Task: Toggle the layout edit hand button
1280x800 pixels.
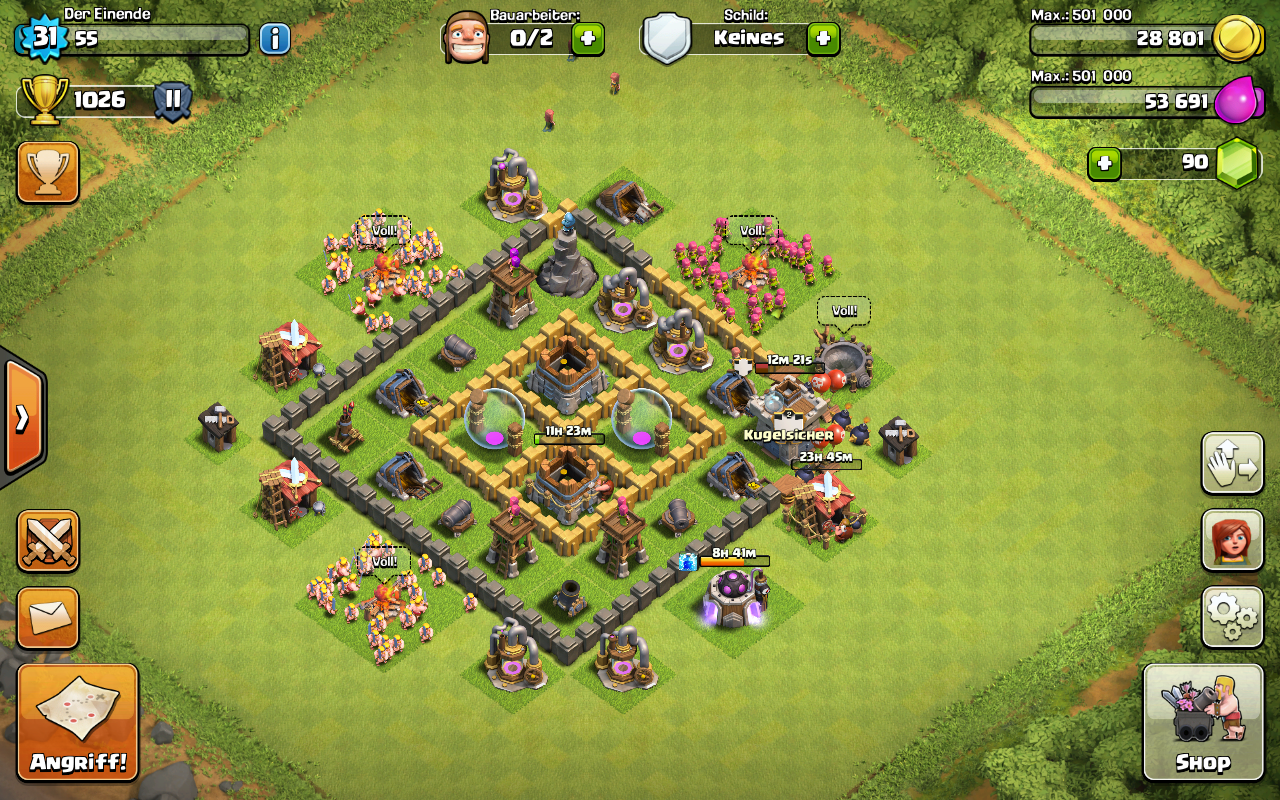Action: 1232,464
